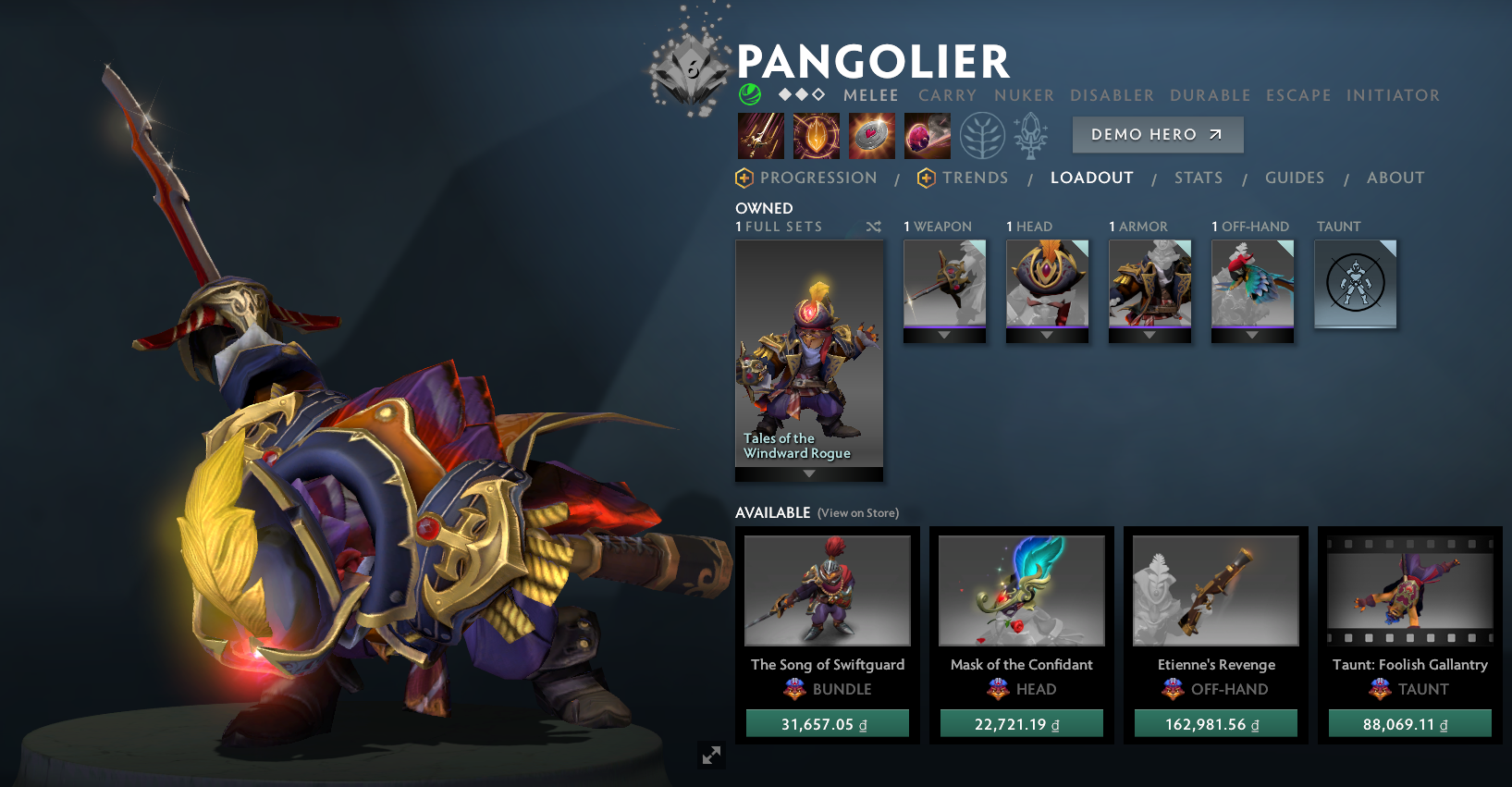Open the Shield Crash ability icon
The width and height of the screenshot is (1512, 787).
pos(817,135)
